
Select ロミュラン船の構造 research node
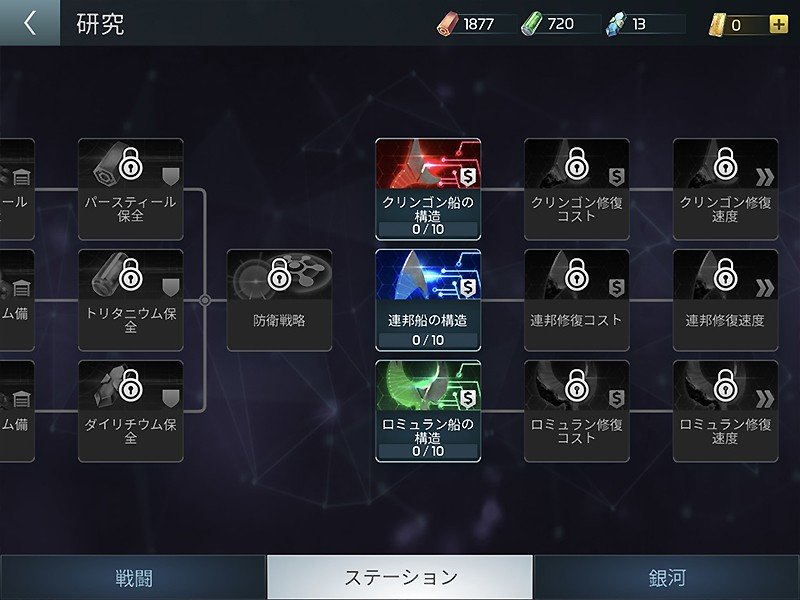(428, 411)
